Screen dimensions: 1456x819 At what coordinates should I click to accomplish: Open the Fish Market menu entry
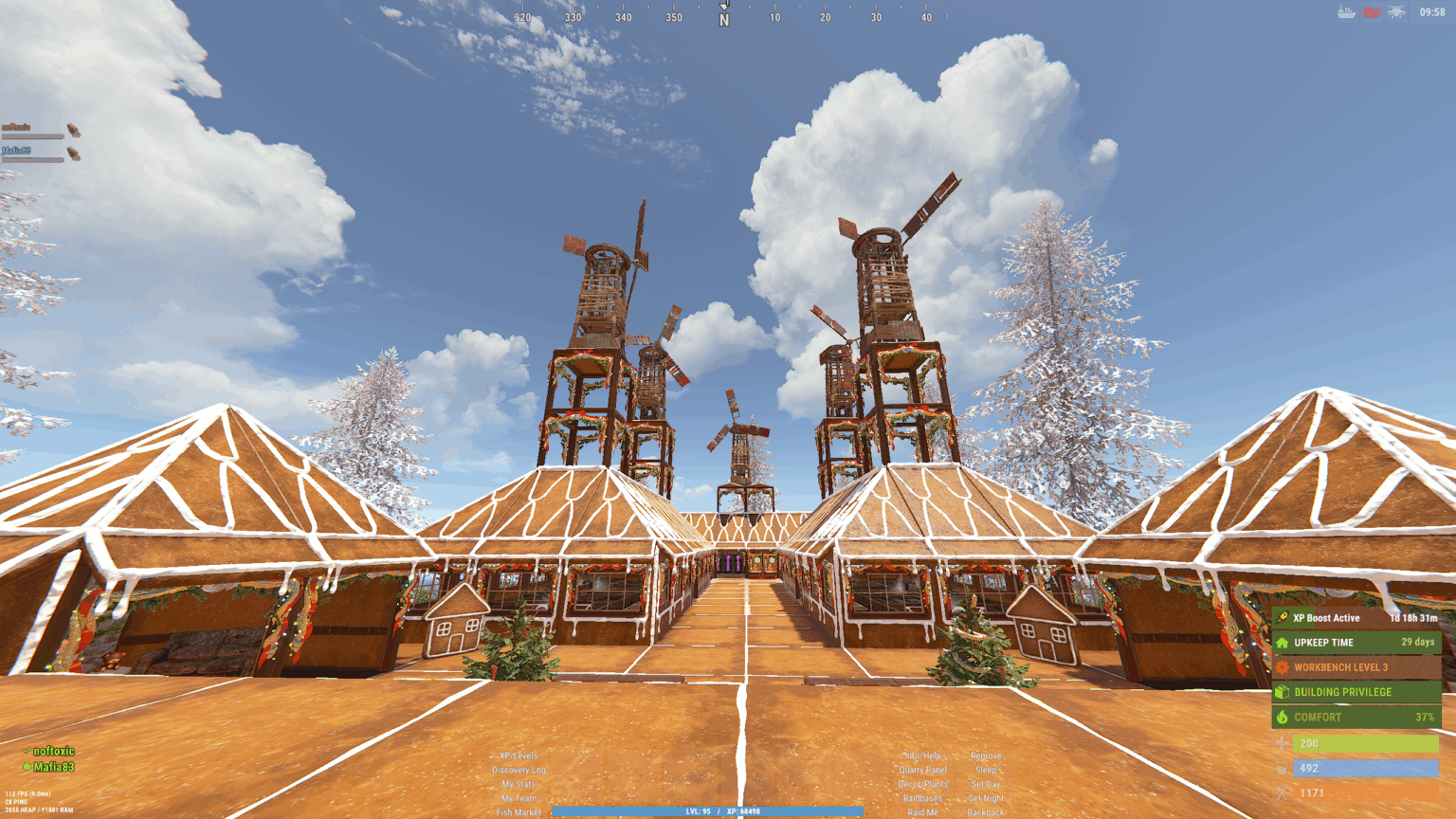[x=519, y=812]
